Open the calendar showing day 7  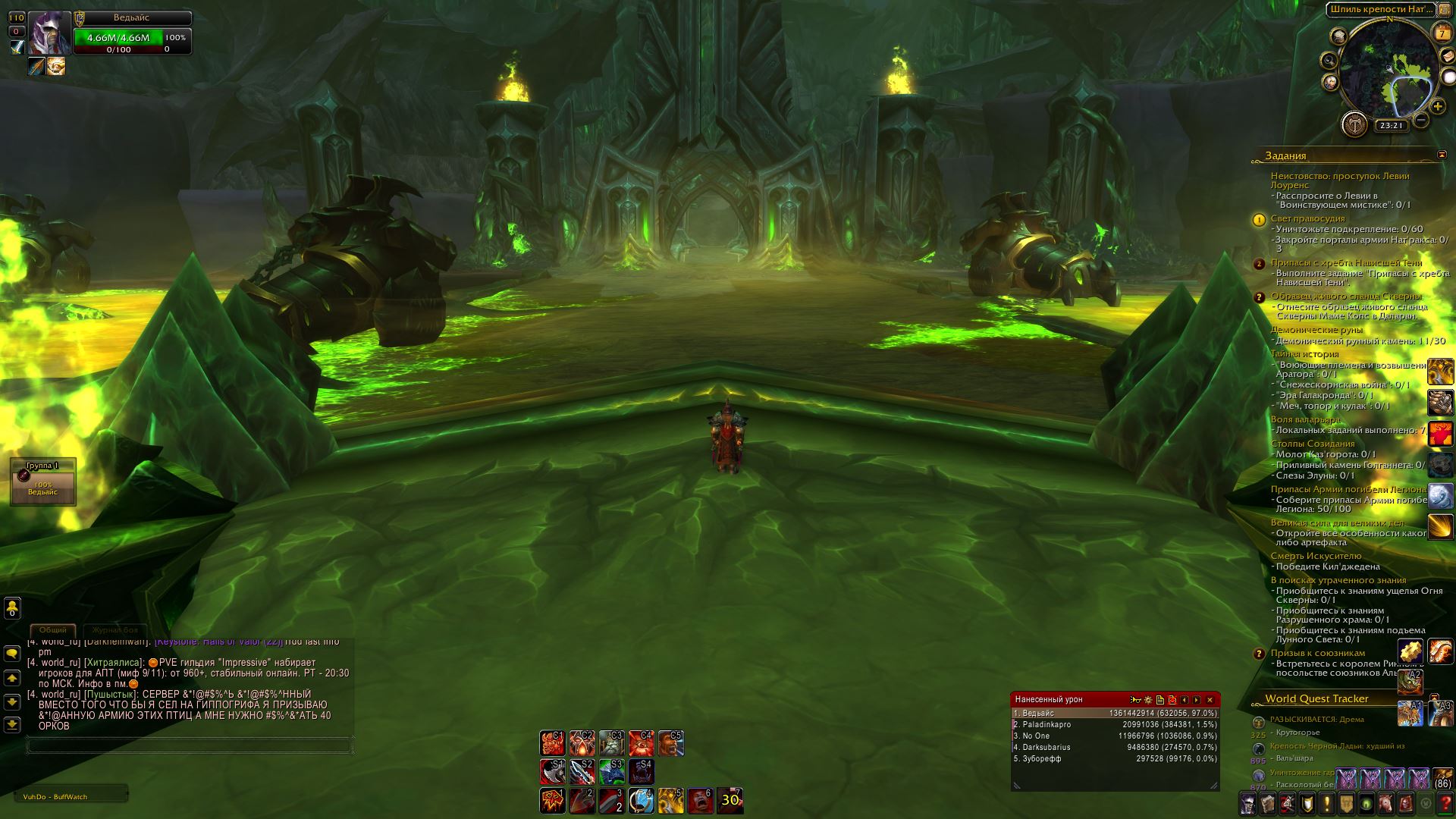click(1442, 33)
